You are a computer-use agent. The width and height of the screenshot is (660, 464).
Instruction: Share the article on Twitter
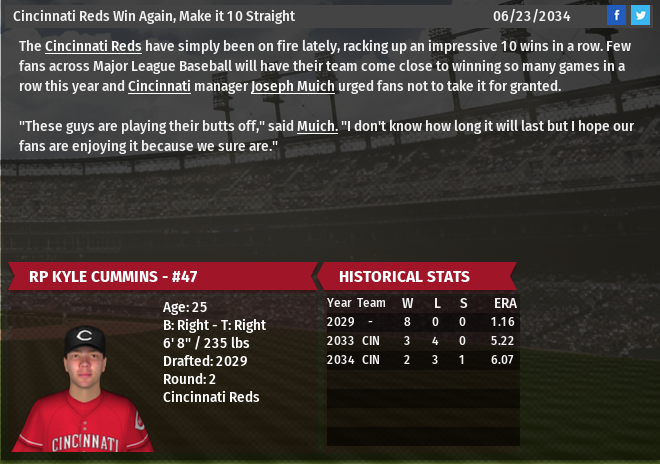click(x=640, y=15)
